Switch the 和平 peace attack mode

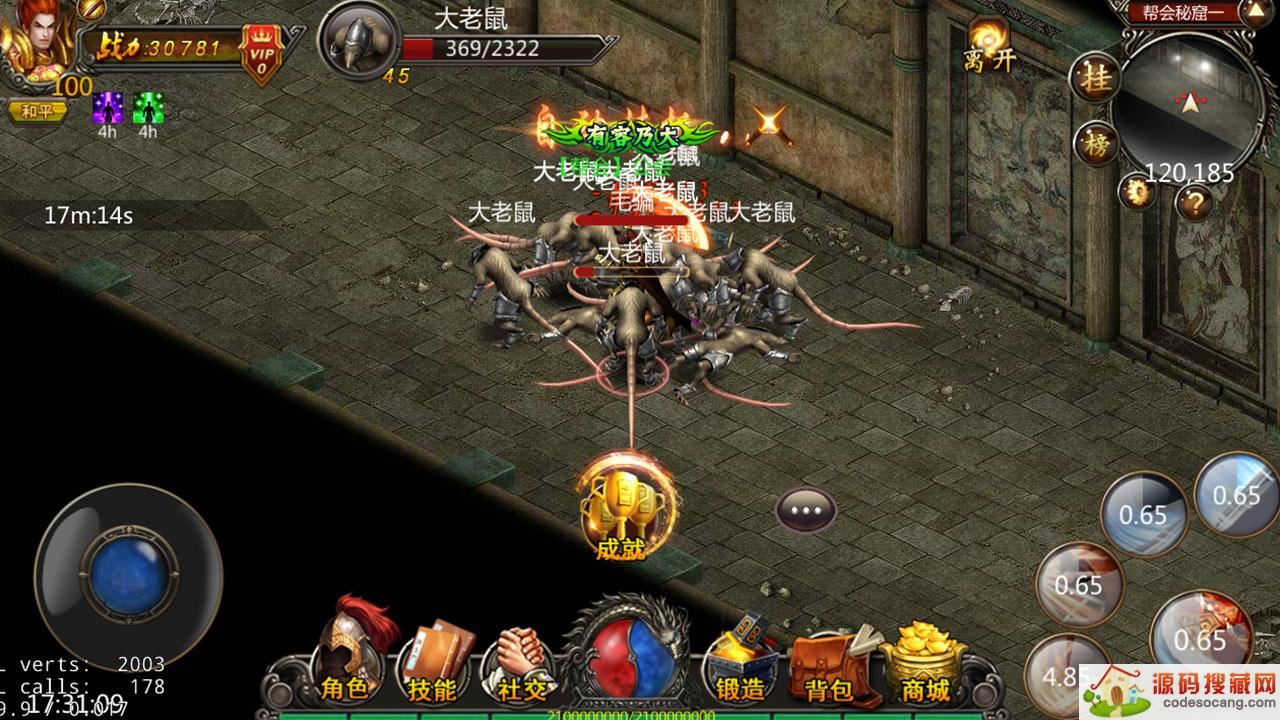[x=38, y=111]
